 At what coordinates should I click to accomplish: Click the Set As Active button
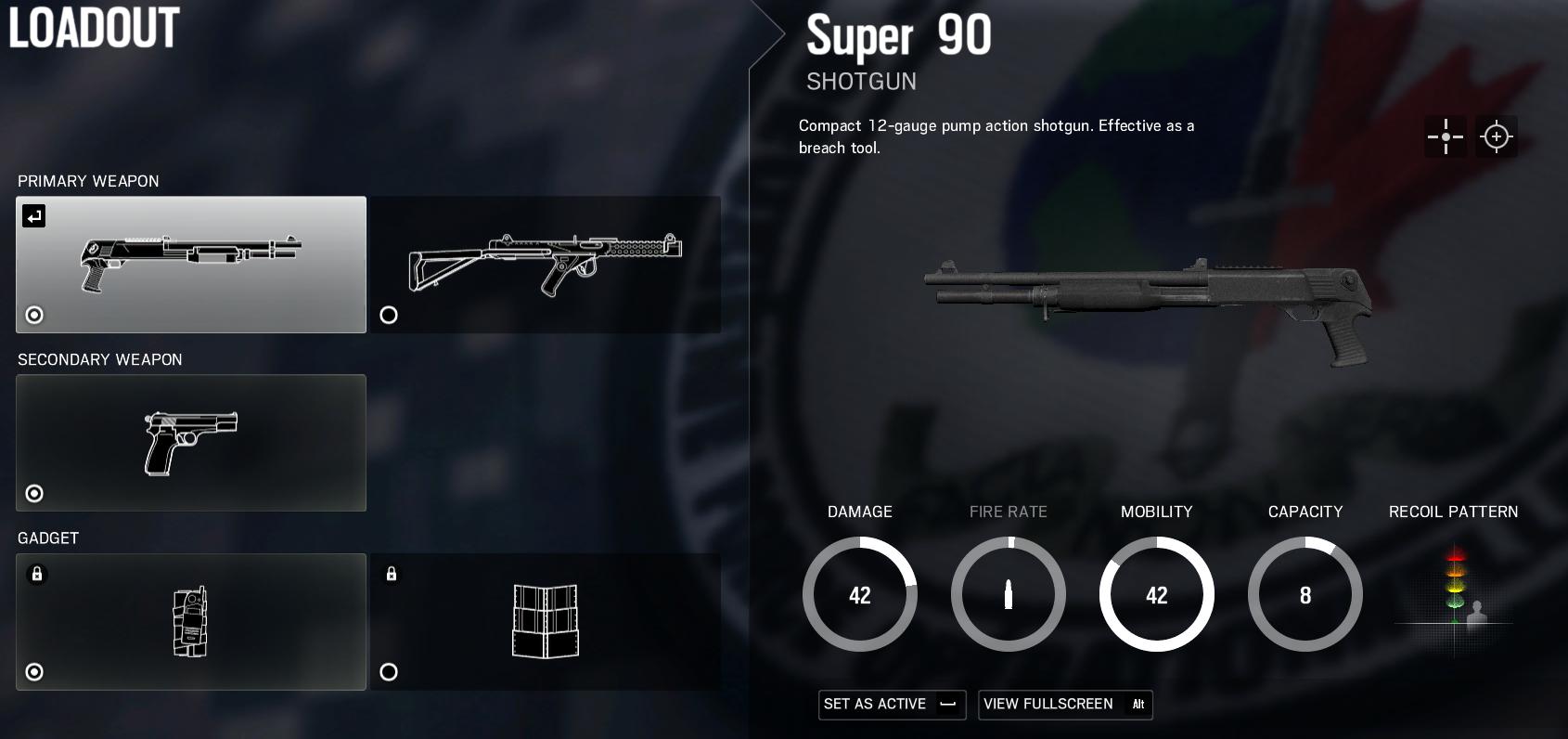point(892,704)
